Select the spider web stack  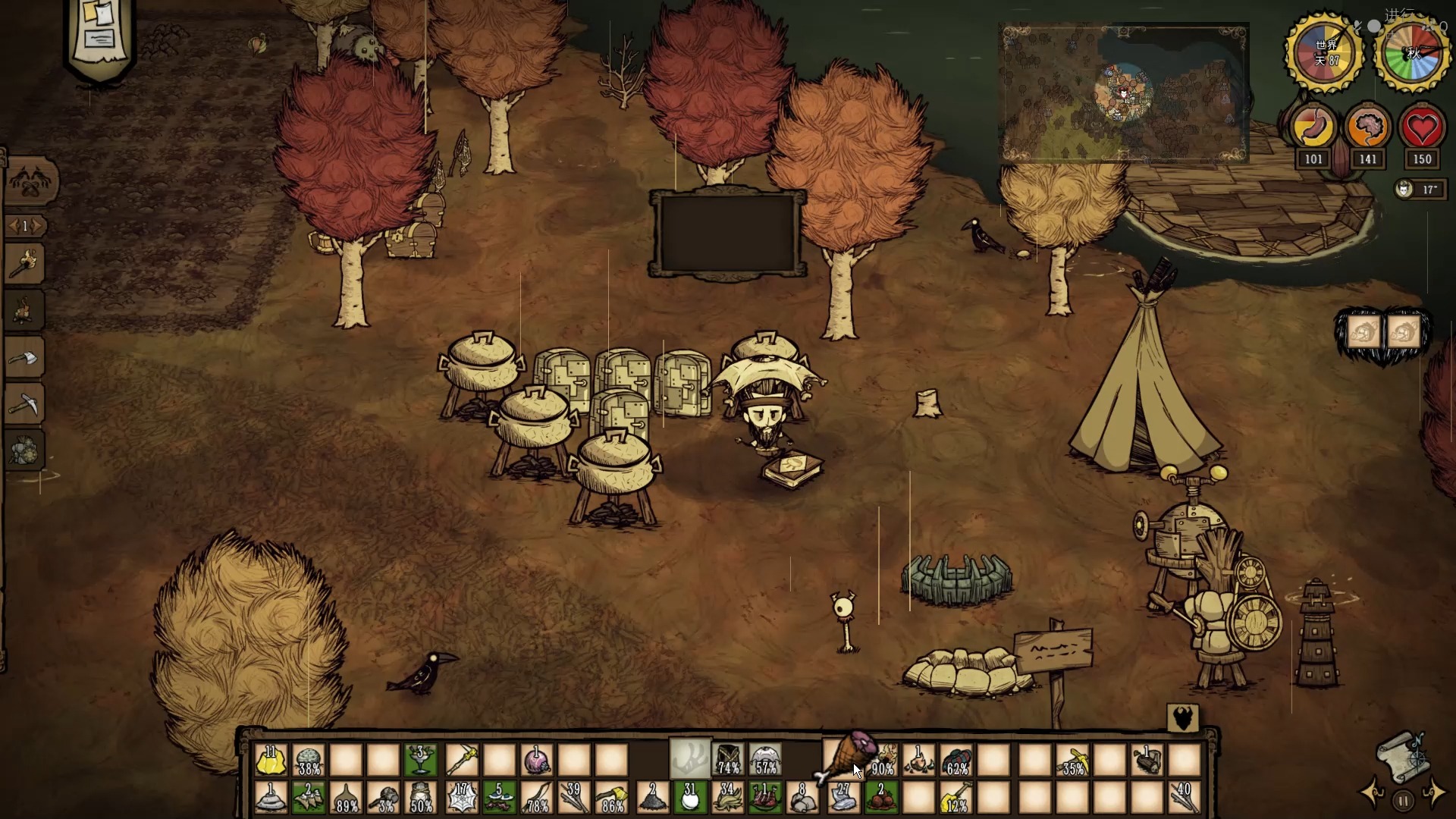pos(461,798)
